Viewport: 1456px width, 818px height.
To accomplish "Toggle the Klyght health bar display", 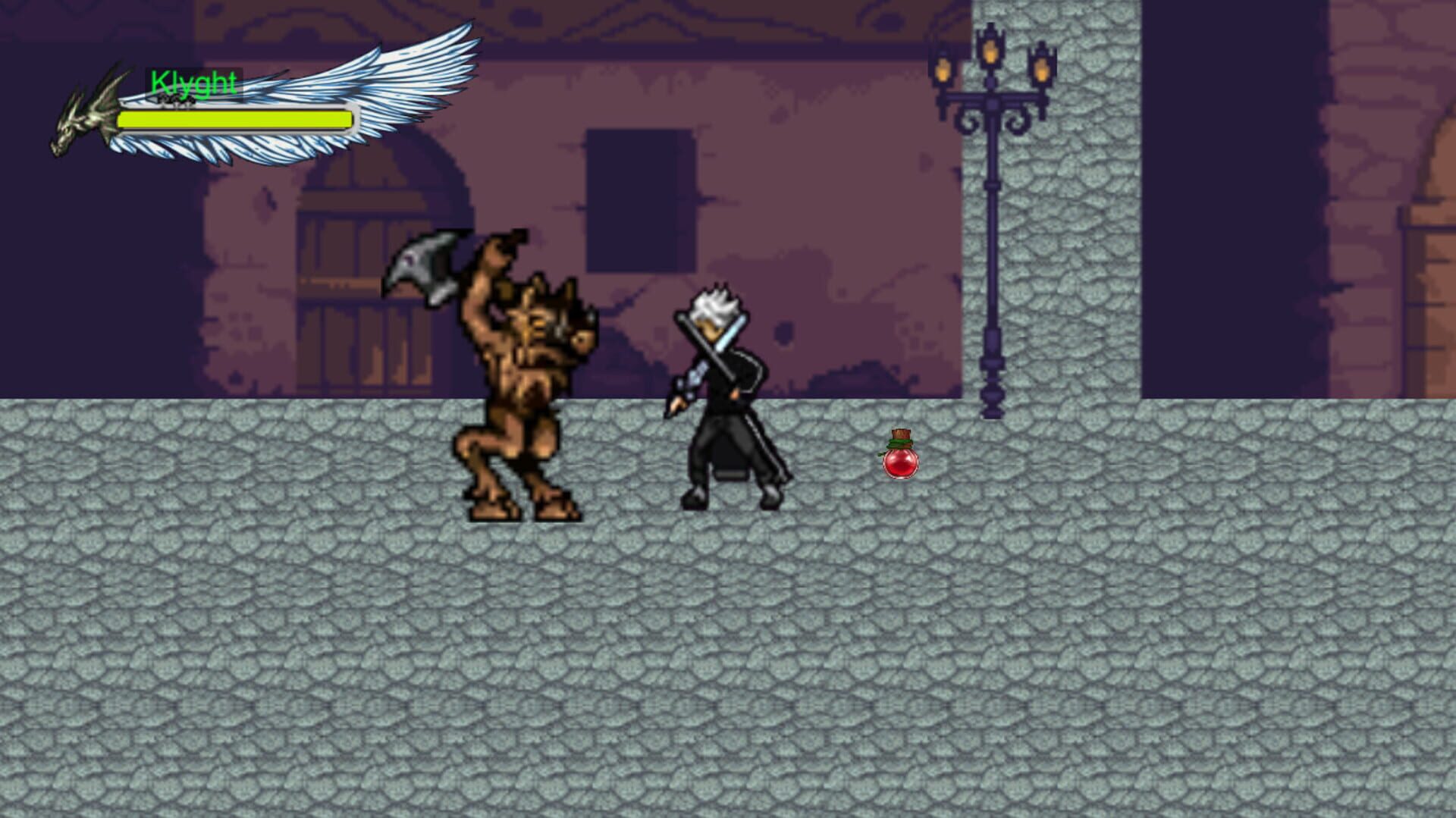I will click(235, 119).
